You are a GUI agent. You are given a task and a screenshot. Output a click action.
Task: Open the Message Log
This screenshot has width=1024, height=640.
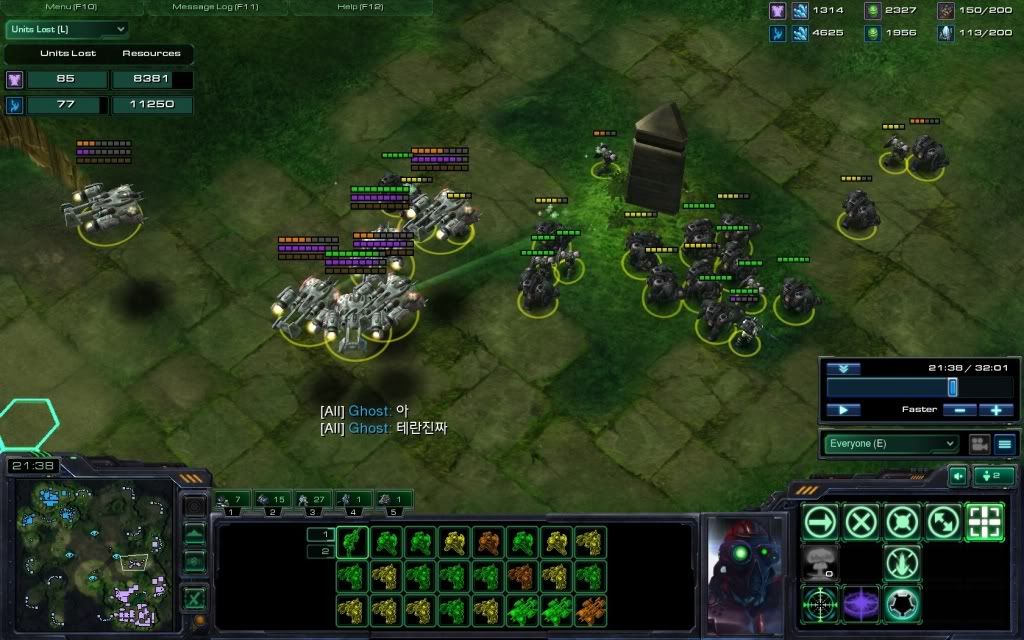(x=216, y=7)
